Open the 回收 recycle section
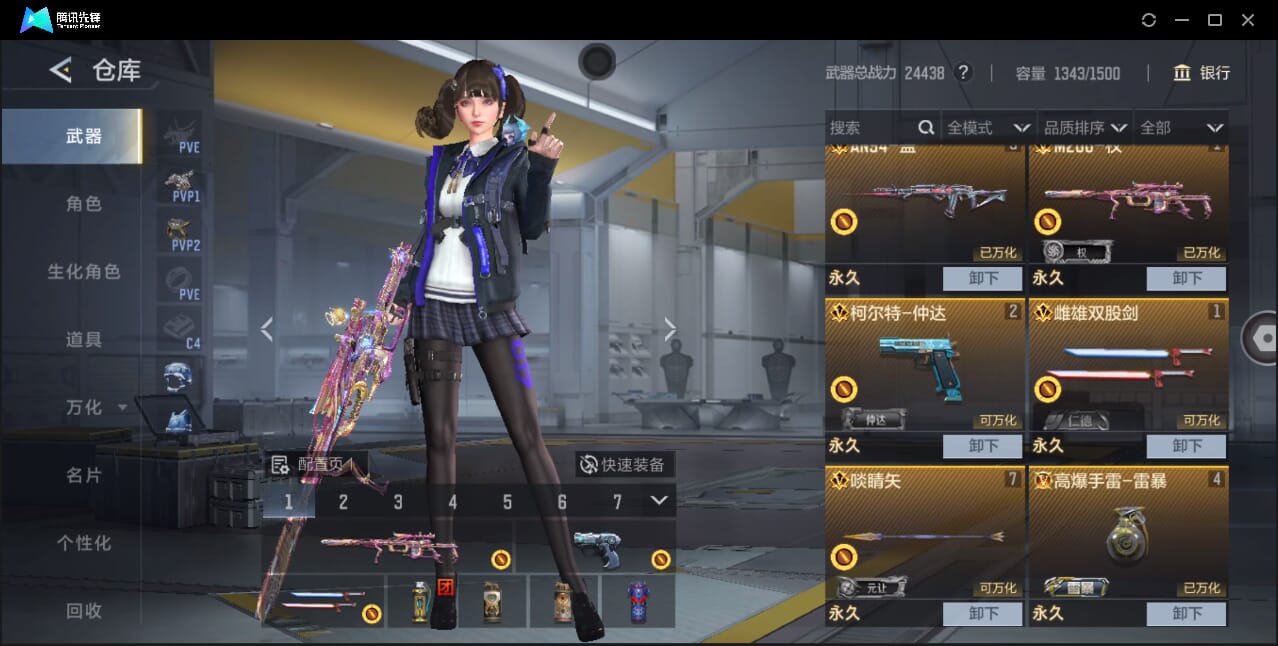This screenshot has width=1278, height=646. tap(84, 611)
